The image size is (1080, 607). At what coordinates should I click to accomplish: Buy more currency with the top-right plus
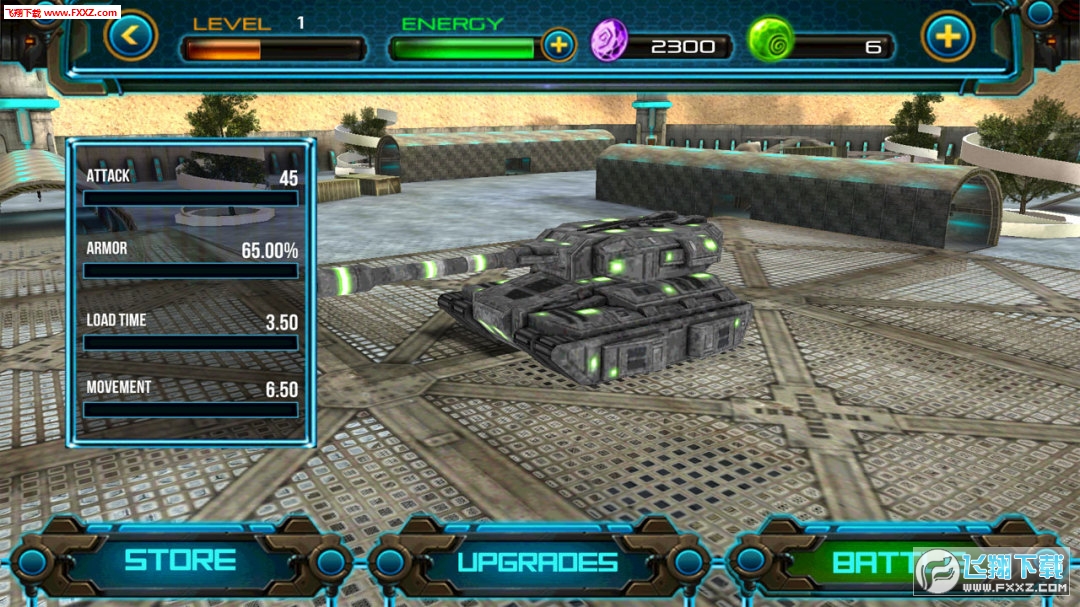[947, 37]
